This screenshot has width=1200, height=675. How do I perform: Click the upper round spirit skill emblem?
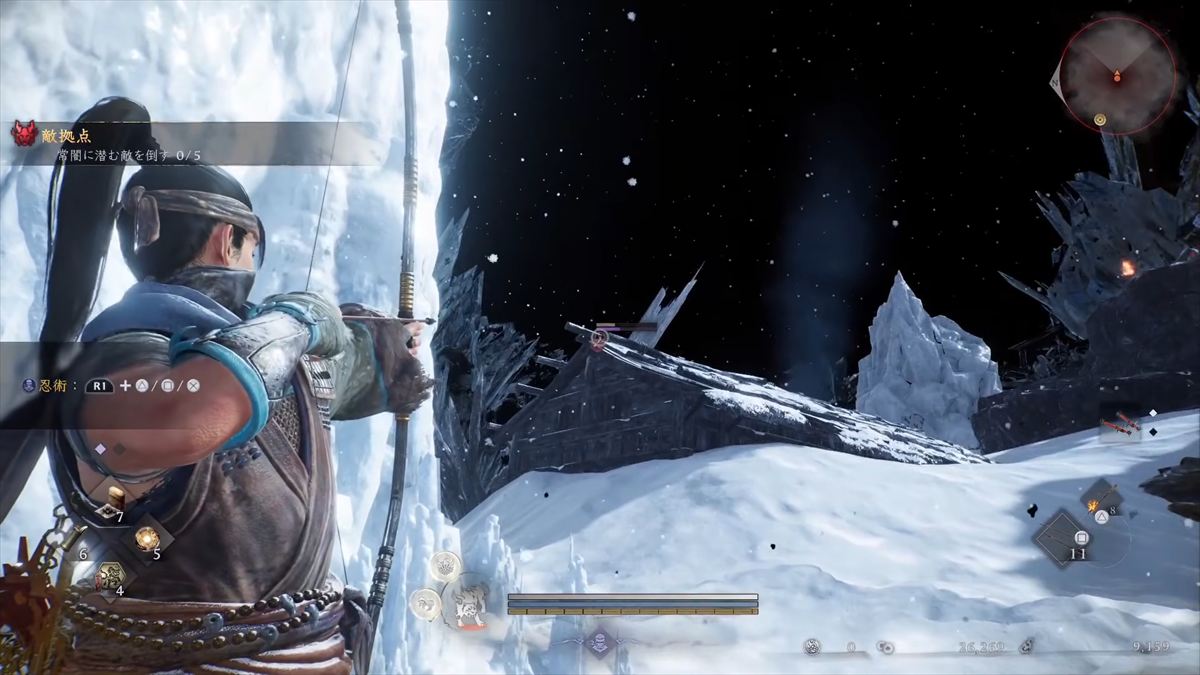(444, 567)
